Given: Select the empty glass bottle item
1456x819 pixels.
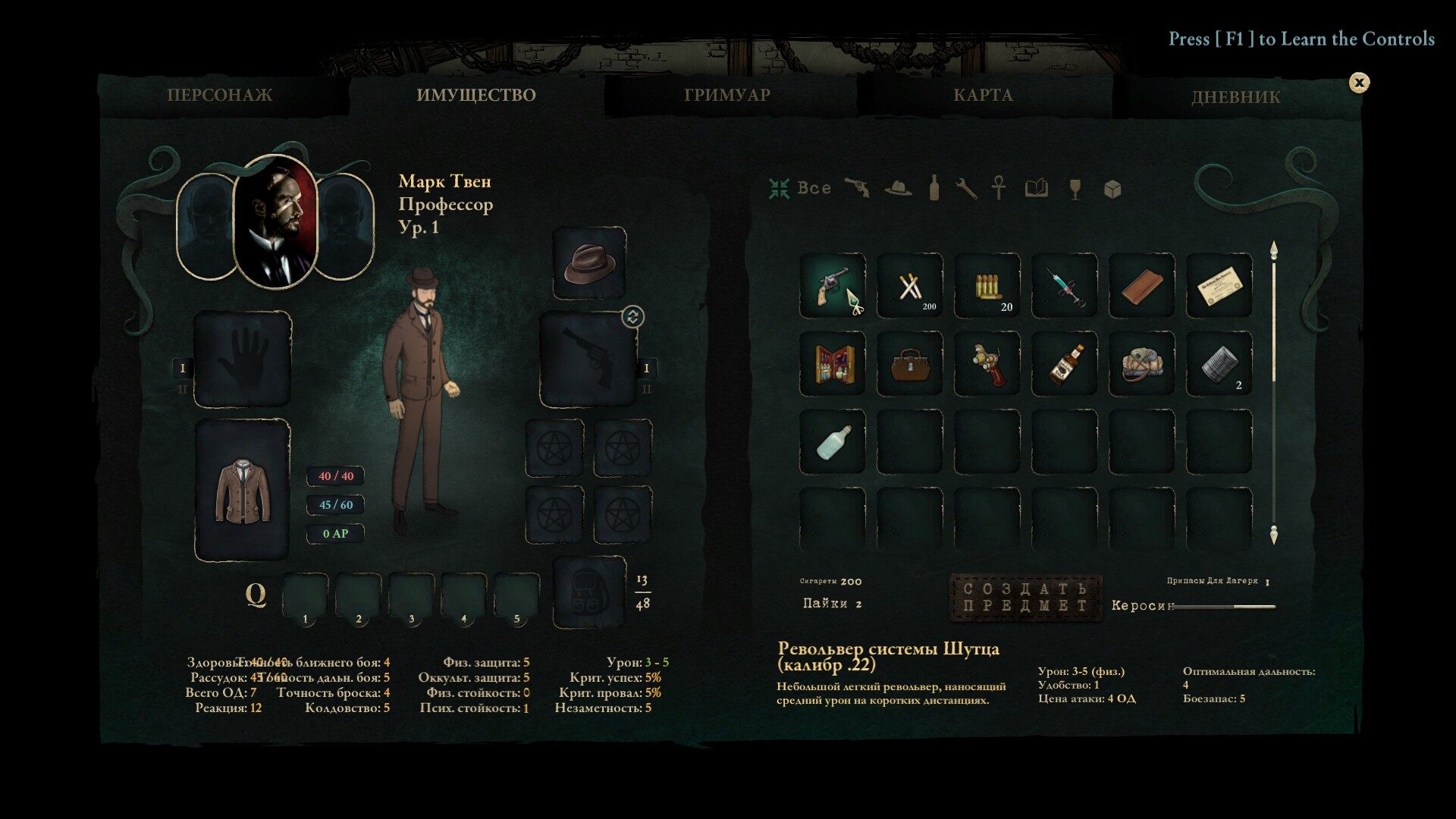Looking at the screenshot, I should (833, 441).
